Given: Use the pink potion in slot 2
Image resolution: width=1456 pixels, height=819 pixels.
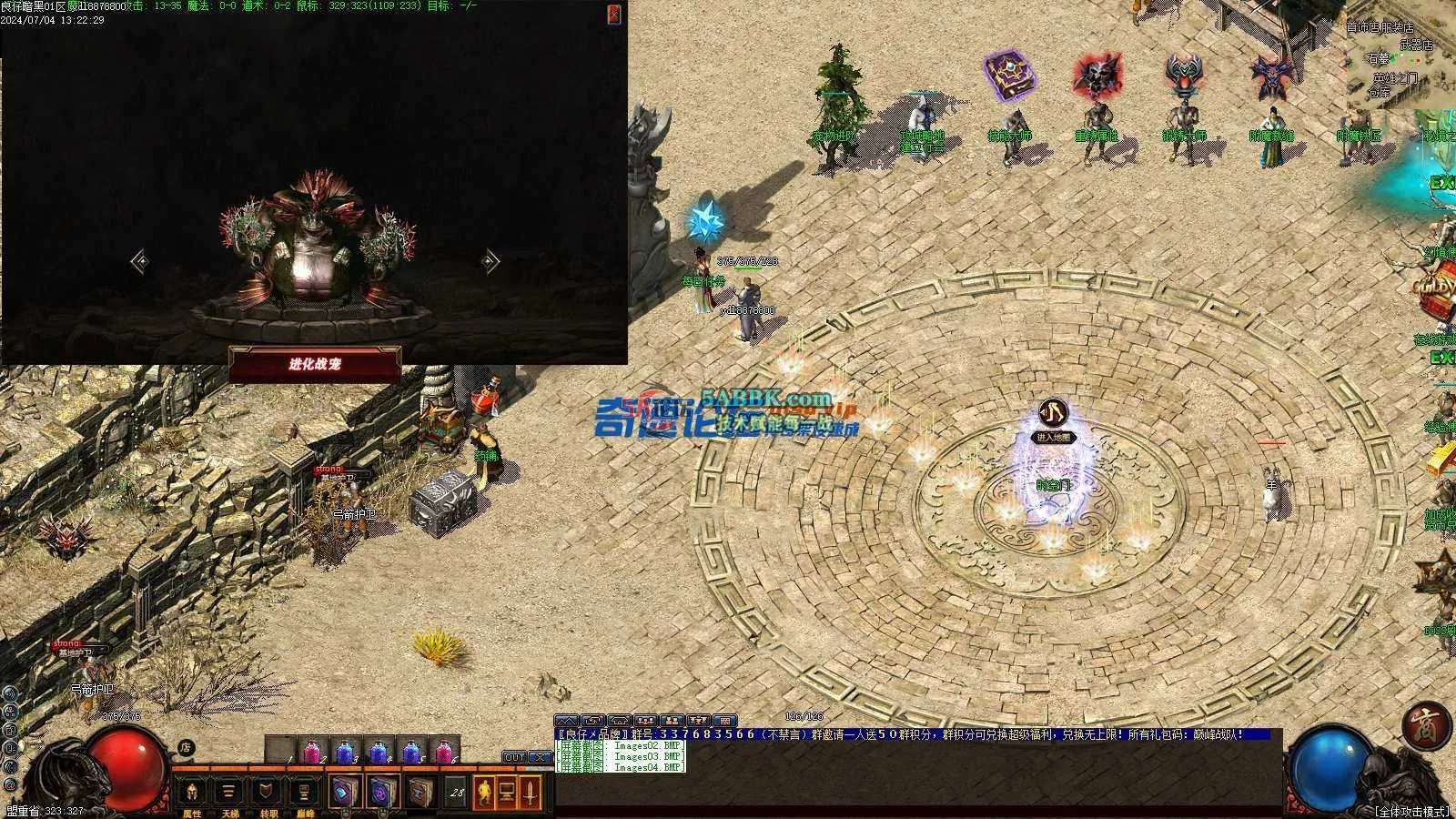Looking at the screenshot, I should click(313, 752).
